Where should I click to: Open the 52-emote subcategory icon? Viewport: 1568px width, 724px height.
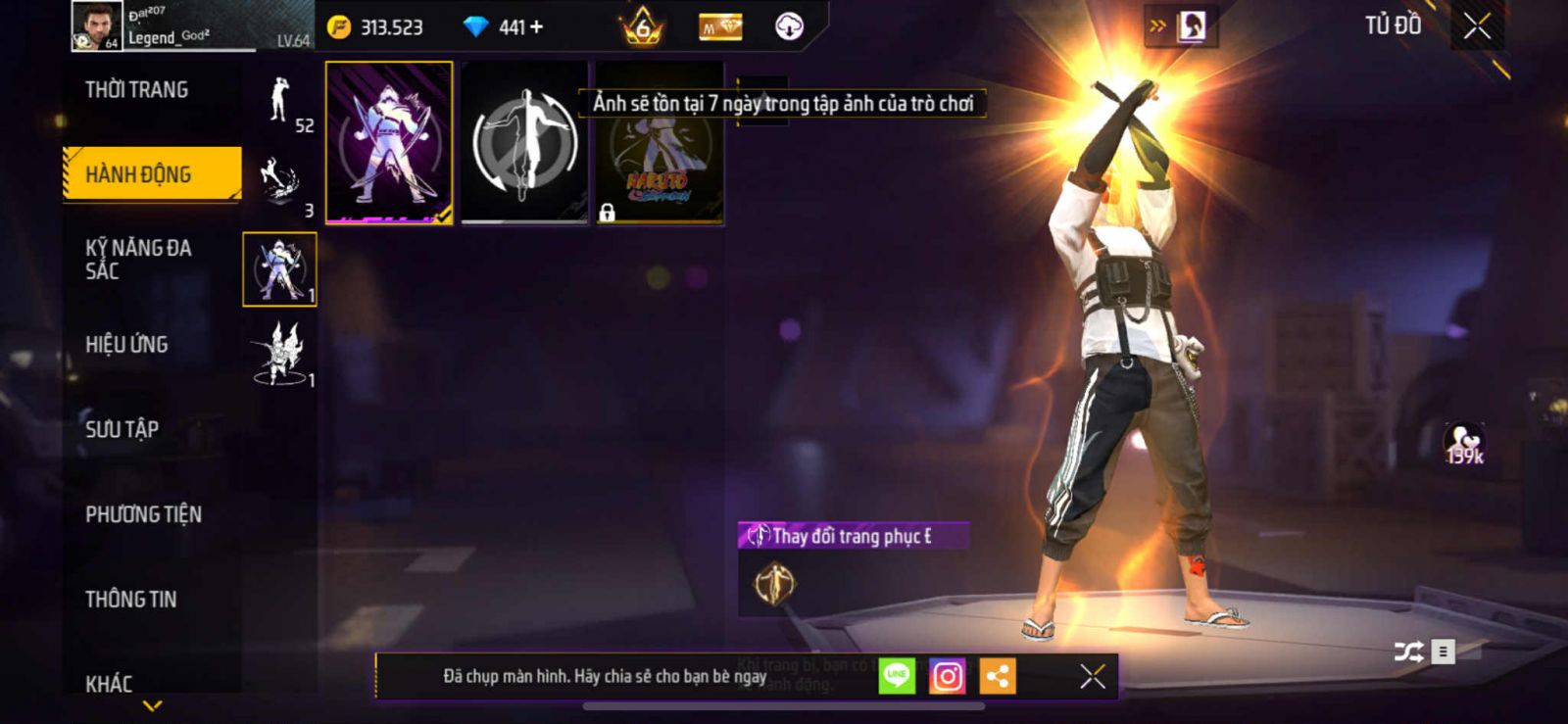280,102
